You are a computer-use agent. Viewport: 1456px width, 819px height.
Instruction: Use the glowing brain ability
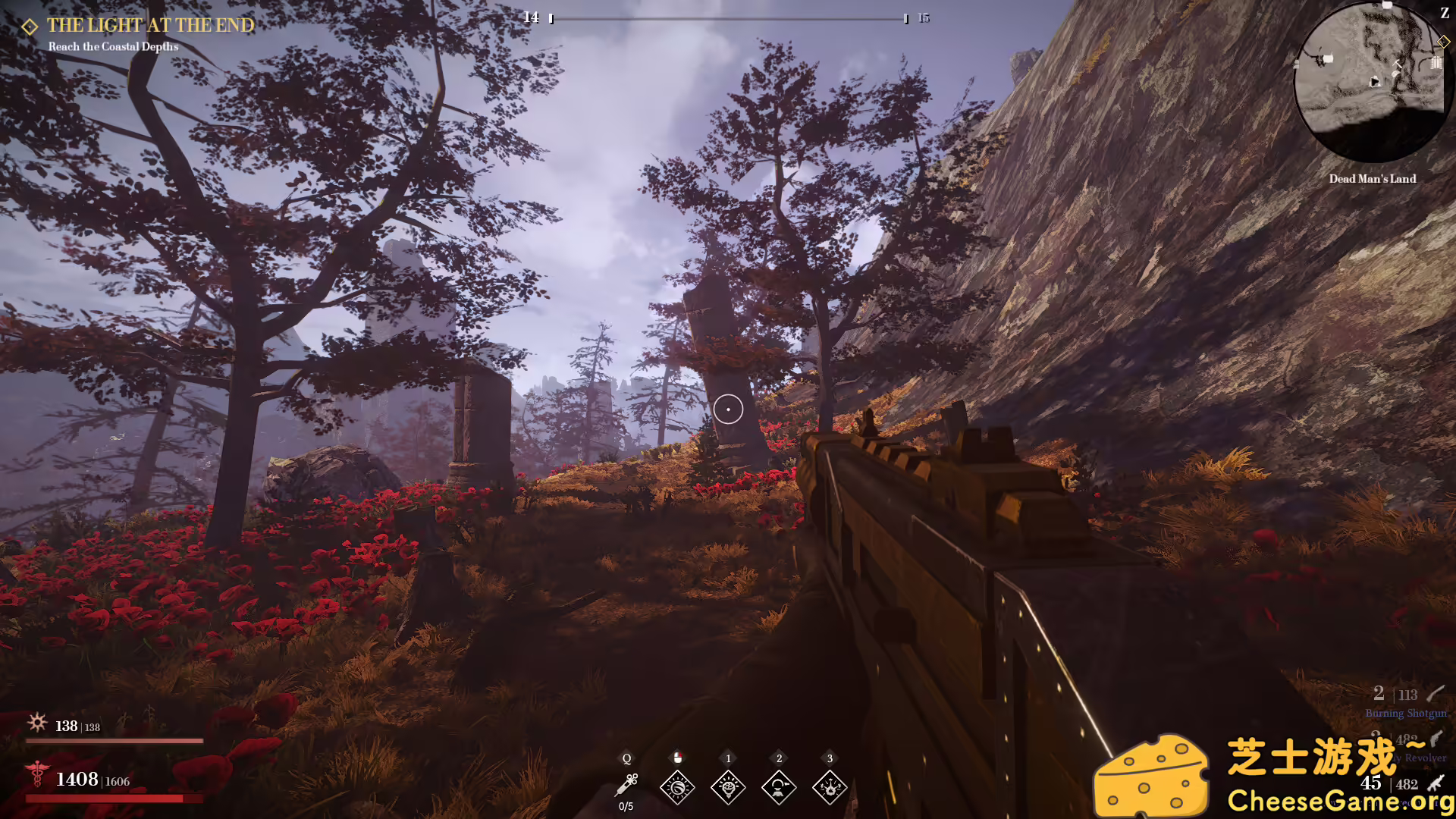(x=728, y=787)
